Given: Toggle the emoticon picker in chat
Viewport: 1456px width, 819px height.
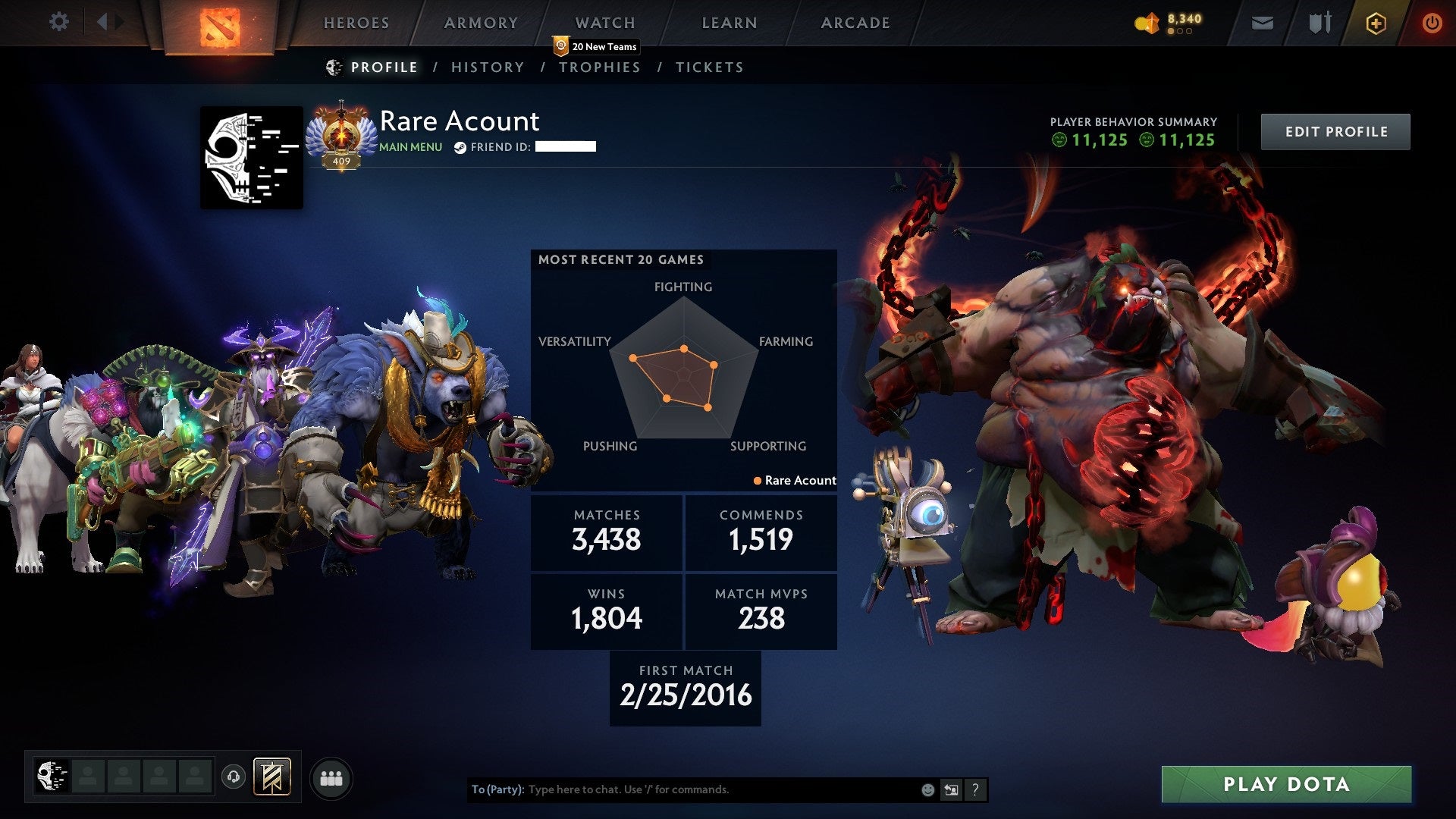Looking at the screenshot, I should 927,790.
